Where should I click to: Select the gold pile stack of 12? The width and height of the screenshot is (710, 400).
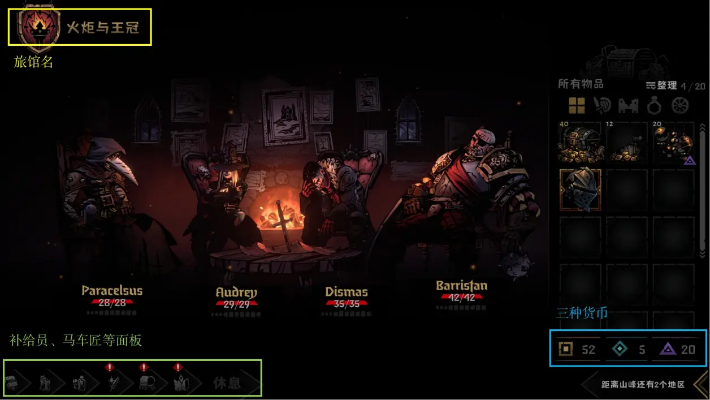[x=627, y=143]
